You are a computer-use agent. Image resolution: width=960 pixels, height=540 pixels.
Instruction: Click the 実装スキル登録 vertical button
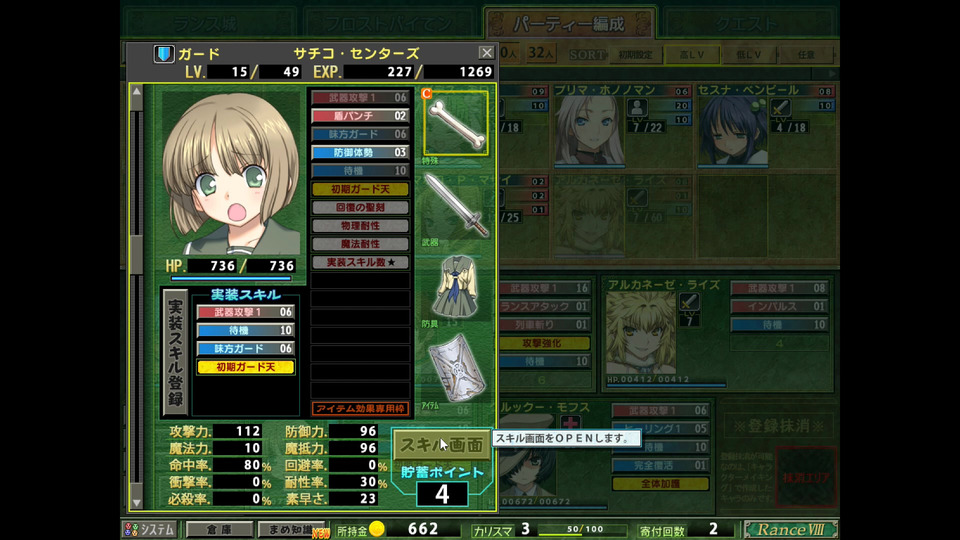tap(174, 352)
